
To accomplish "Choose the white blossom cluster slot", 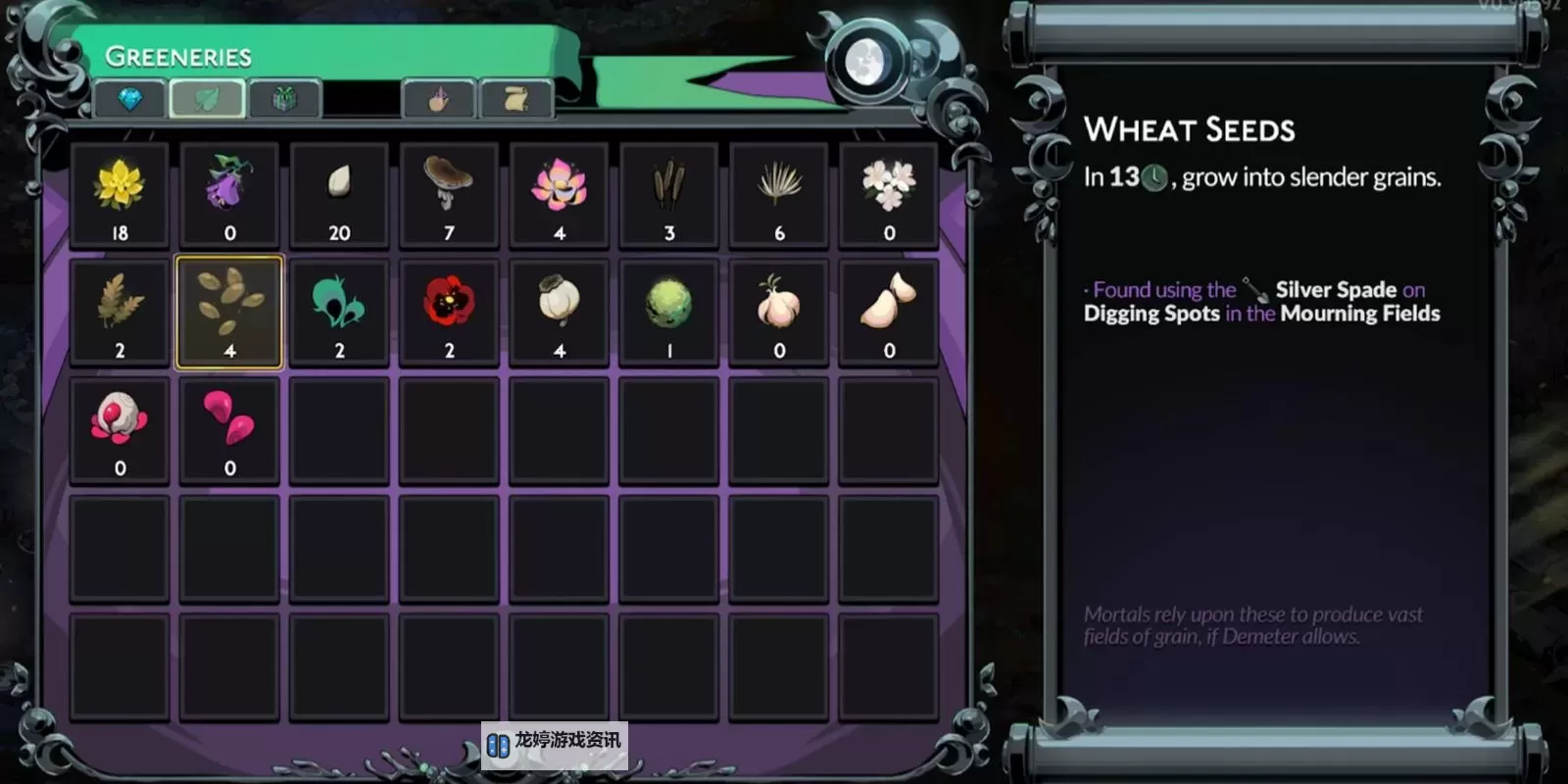I will (x=889, y=195).
